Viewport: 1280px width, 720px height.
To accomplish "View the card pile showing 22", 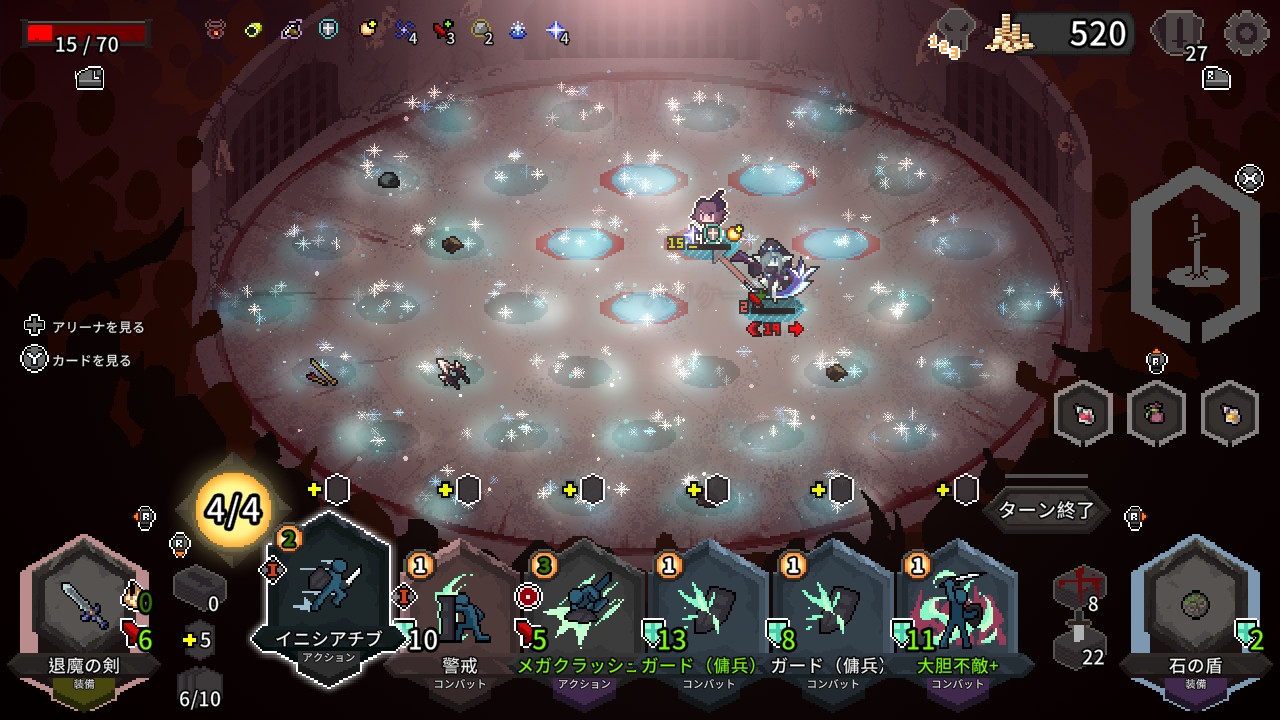I will [x=1079, y=643].
